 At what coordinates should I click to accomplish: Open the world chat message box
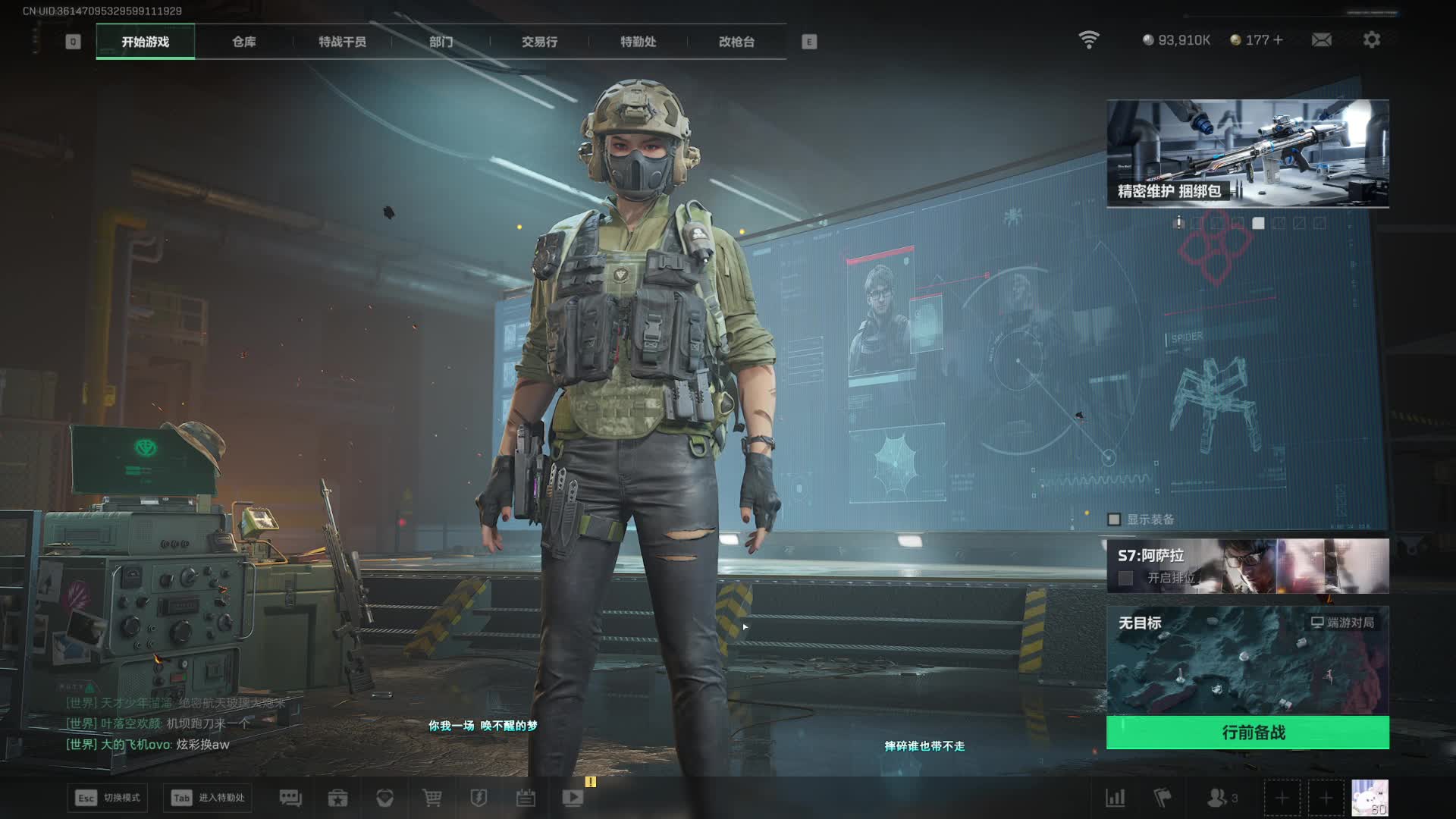(x=174, y=724)
